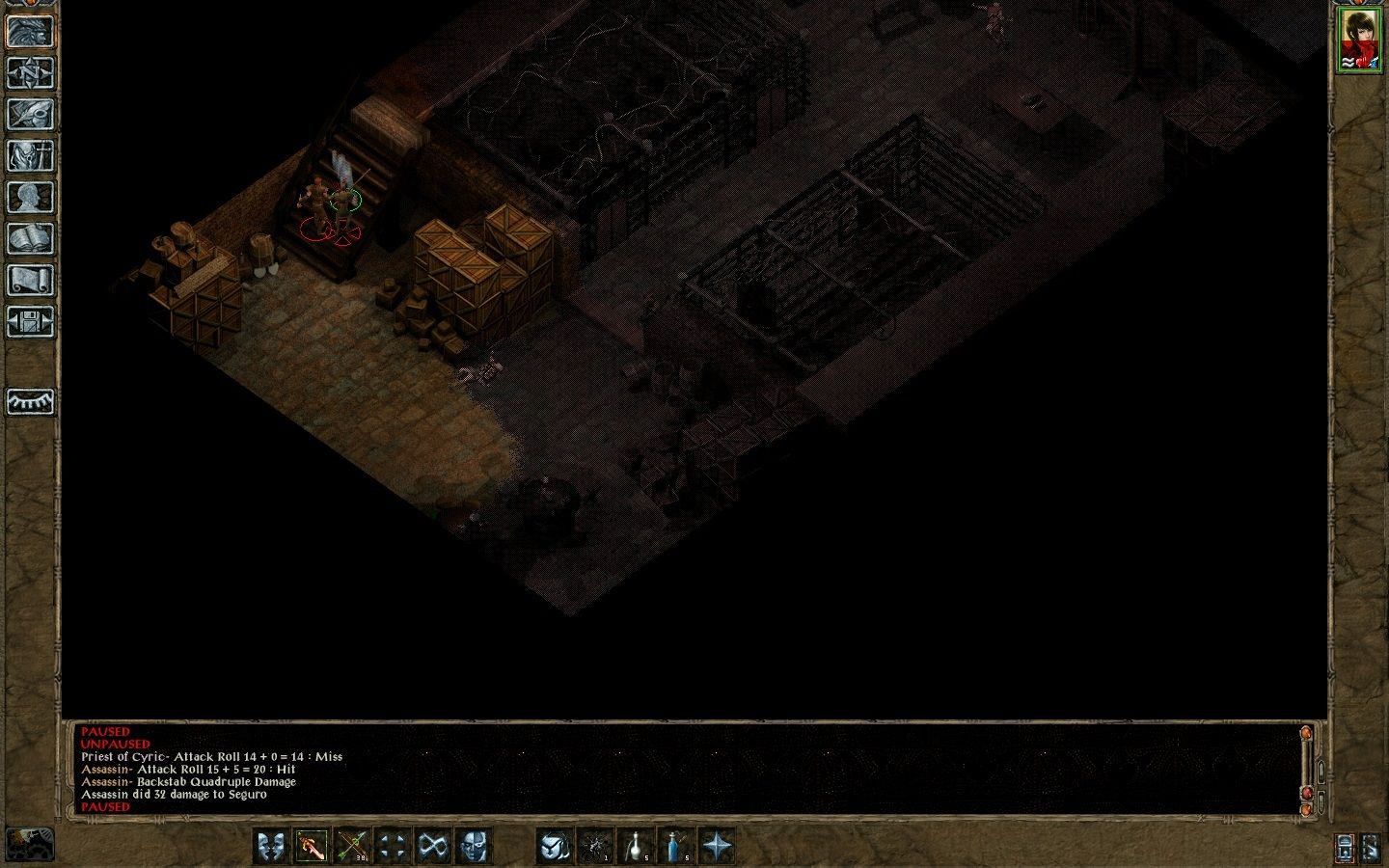Toggle stealth with the half-shadowed face
Screen dimensions: 1389x868
tap(471, 846)
